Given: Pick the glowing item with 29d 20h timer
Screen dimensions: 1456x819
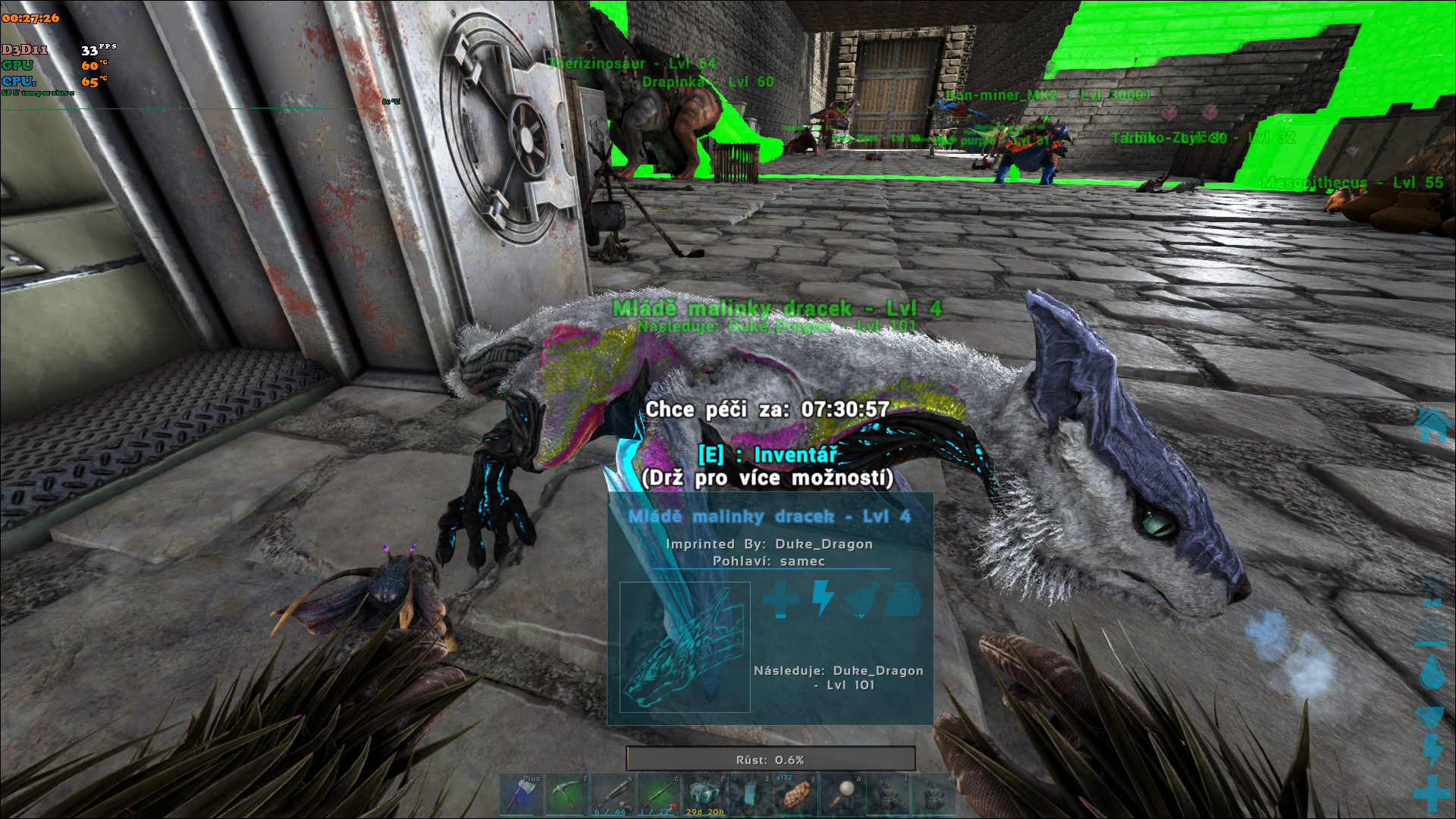Looking at the screenshot, I should [x=704, y=795].
